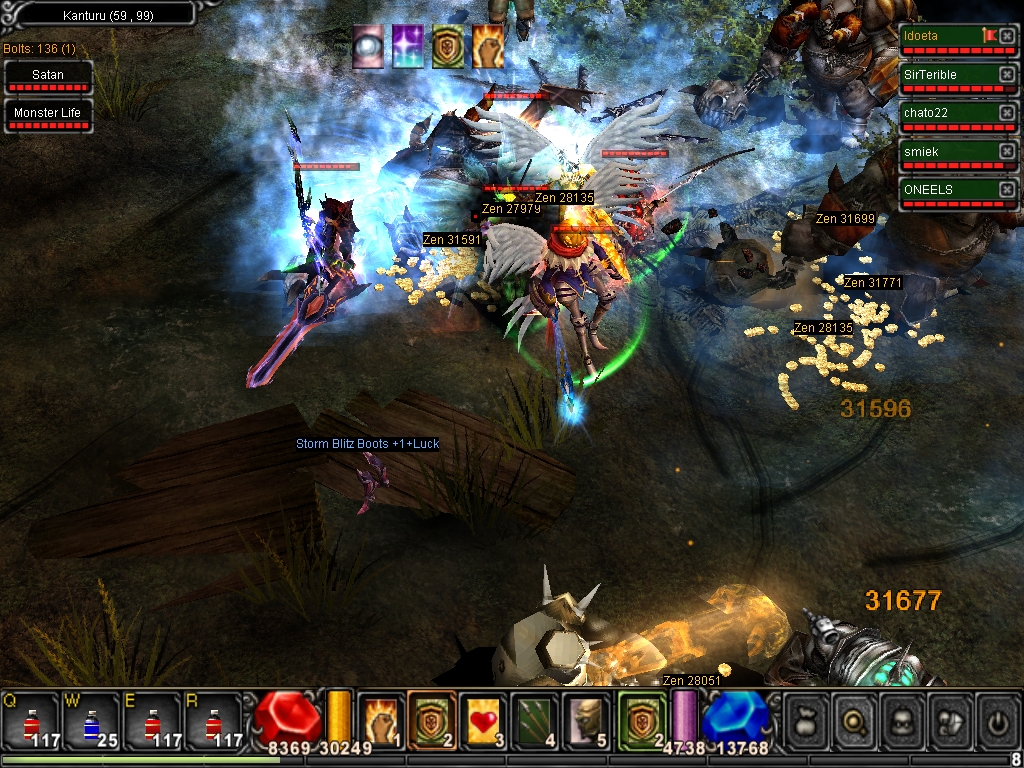Screen dimensions: 1024x768
Task: Remove smiek from the party
Action: (1006, 151)
